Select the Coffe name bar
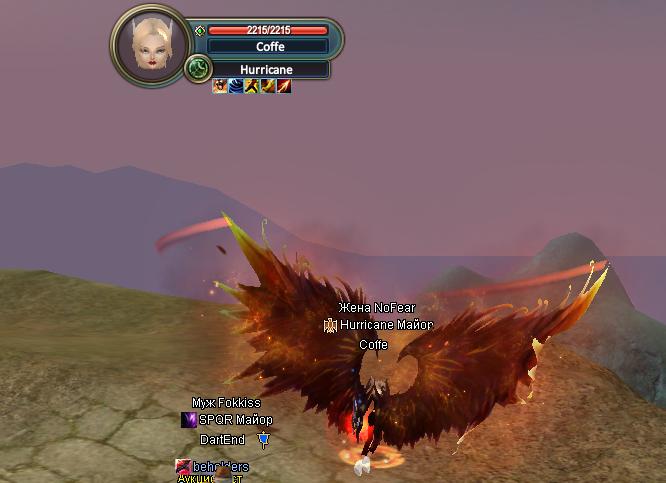666x483 pixels. click(x=268, y=46)
